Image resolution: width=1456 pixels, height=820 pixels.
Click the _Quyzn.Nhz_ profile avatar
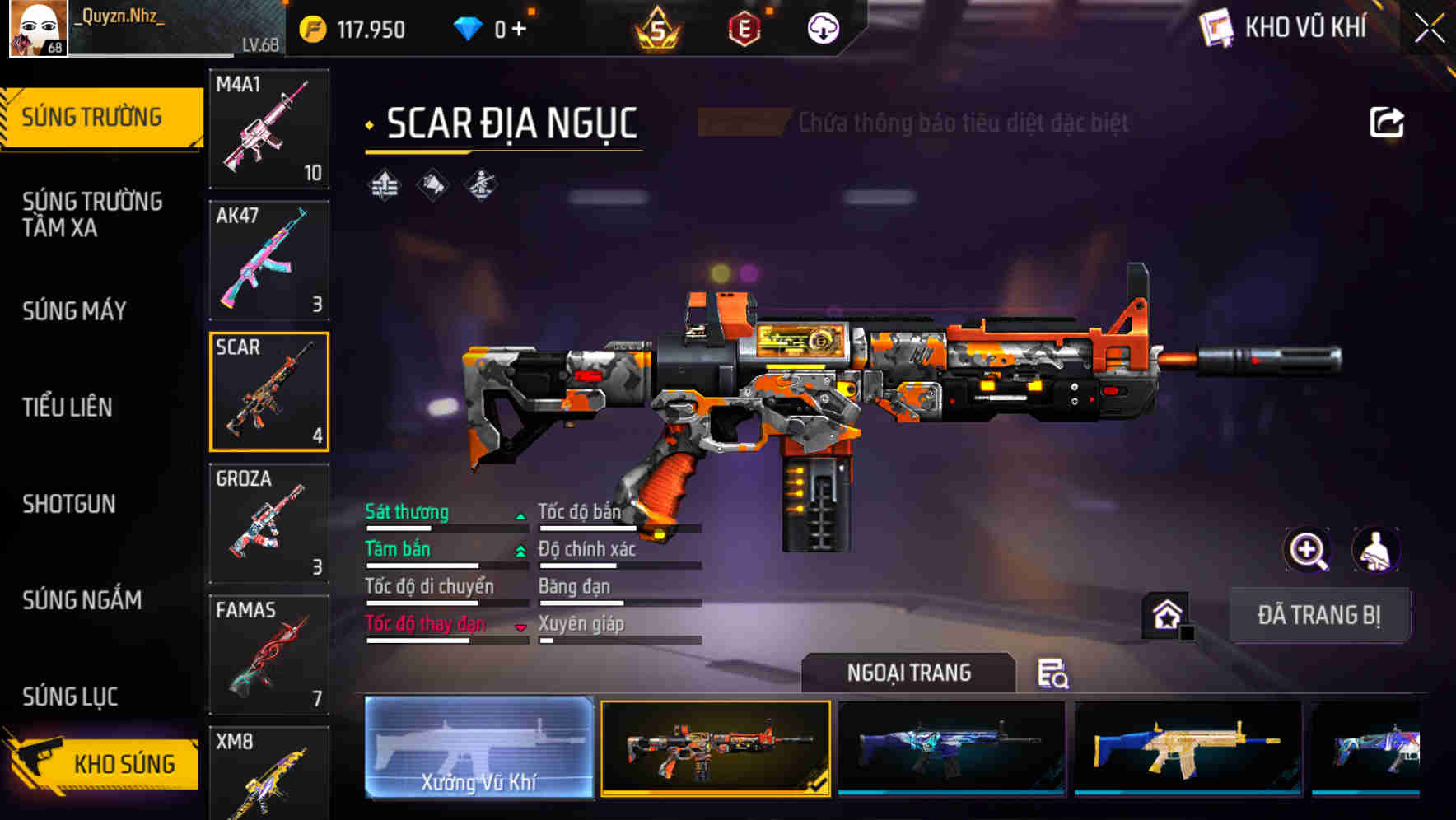(x=36, y=27)
